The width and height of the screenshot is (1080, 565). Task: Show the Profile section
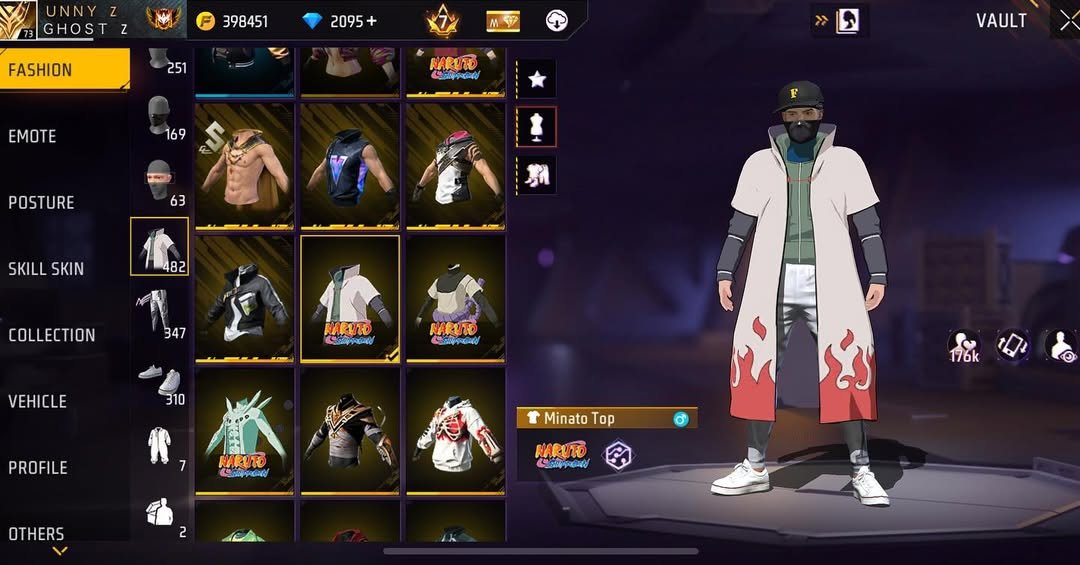pos(38,467)
